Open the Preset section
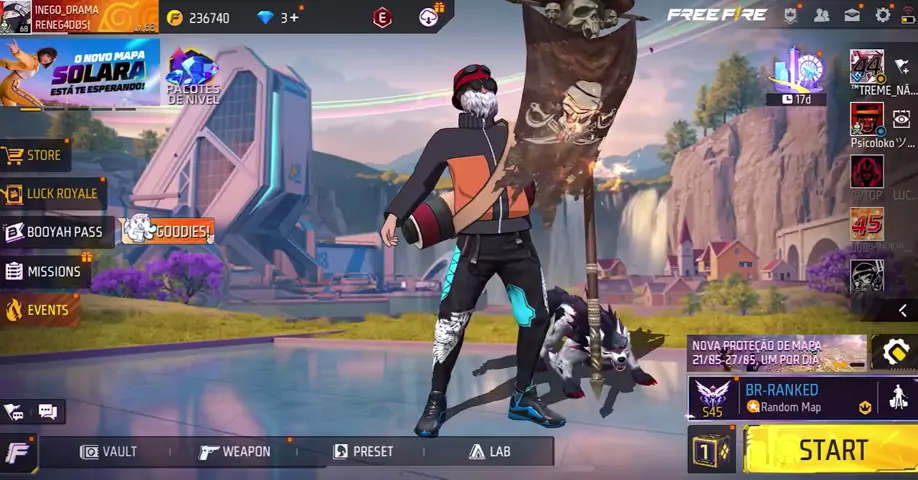918x480 pixels. click(x=363, y=452)
